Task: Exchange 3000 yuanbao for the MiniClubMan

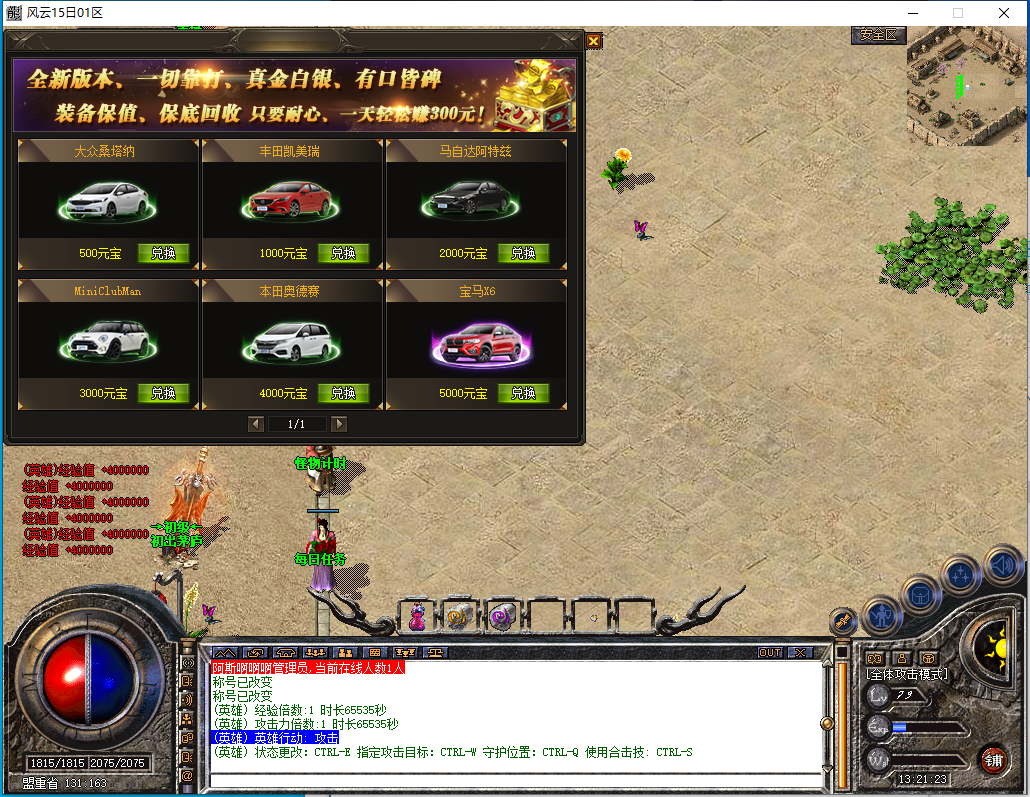Action: click(x=163, y=393)
